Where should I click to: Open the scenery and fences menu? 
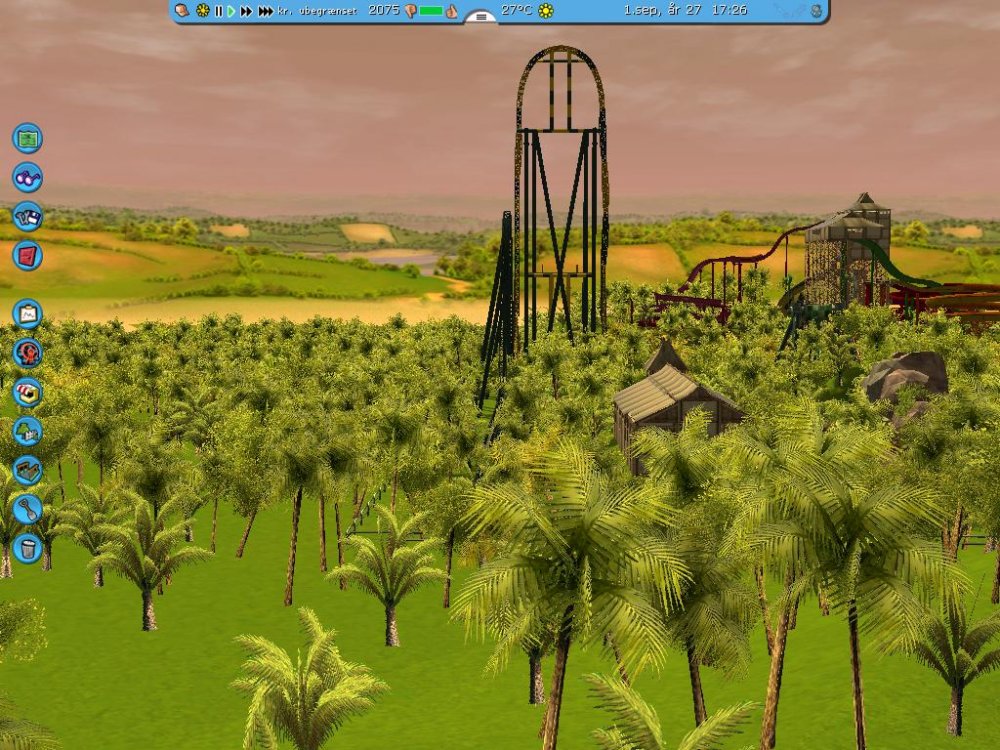[x=27, y=431]
